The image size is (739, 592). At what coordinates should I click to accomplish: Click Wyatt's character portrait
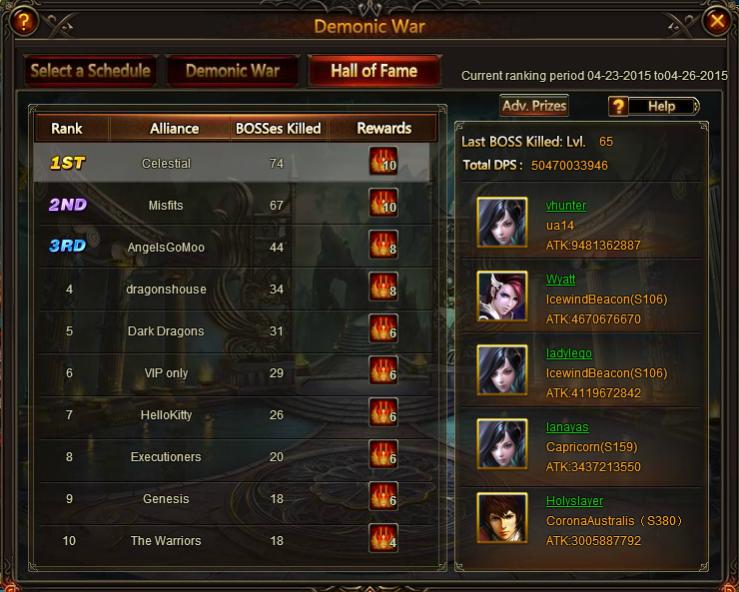[502, 296]
